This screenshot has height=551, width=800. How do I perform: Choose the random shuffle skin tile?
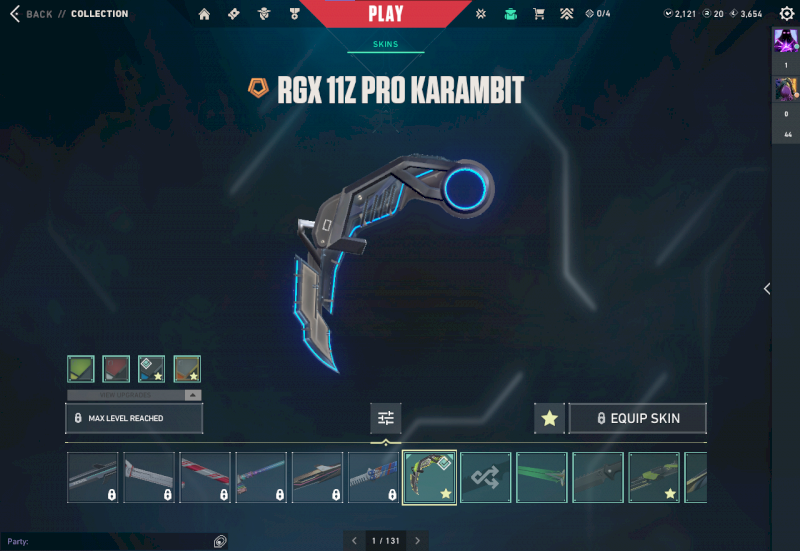tap(486, 476)
